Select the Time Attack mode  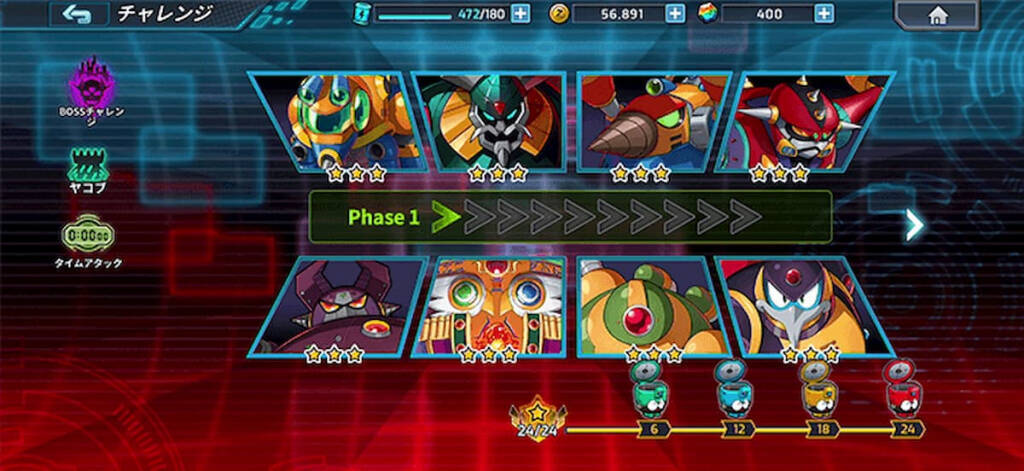pyautogui.click(x=88, y=240)
